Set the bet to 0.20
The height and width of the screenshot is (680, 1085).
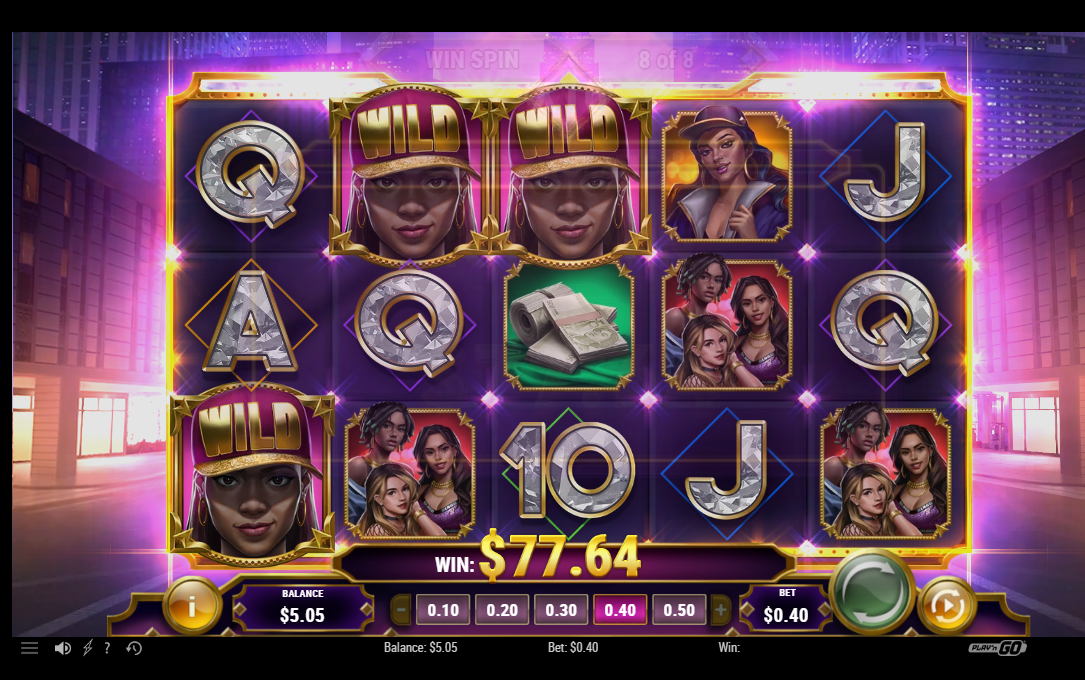point(502,610)
